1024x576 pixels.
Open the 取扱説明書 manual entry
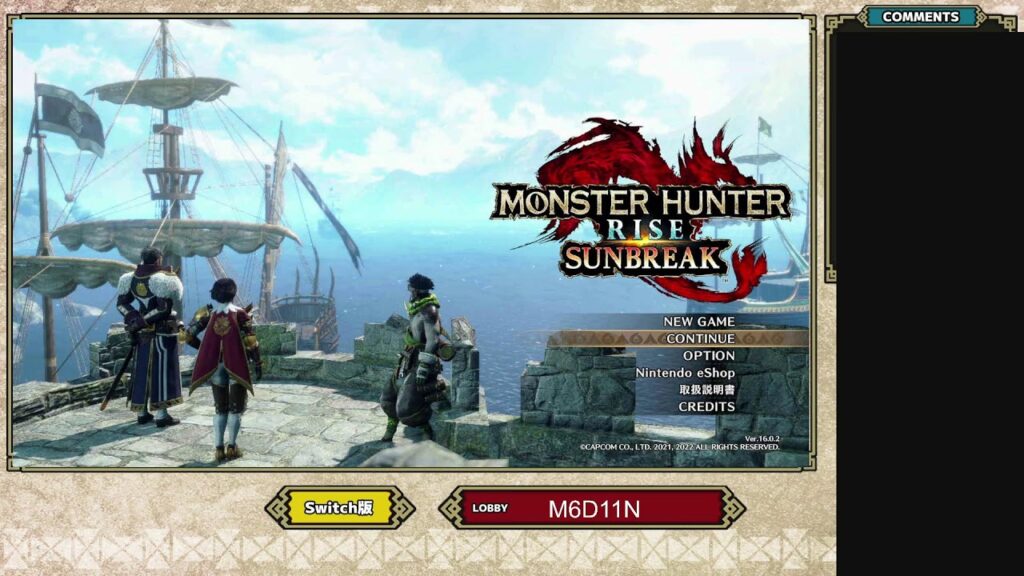click(x=707, y=390)
